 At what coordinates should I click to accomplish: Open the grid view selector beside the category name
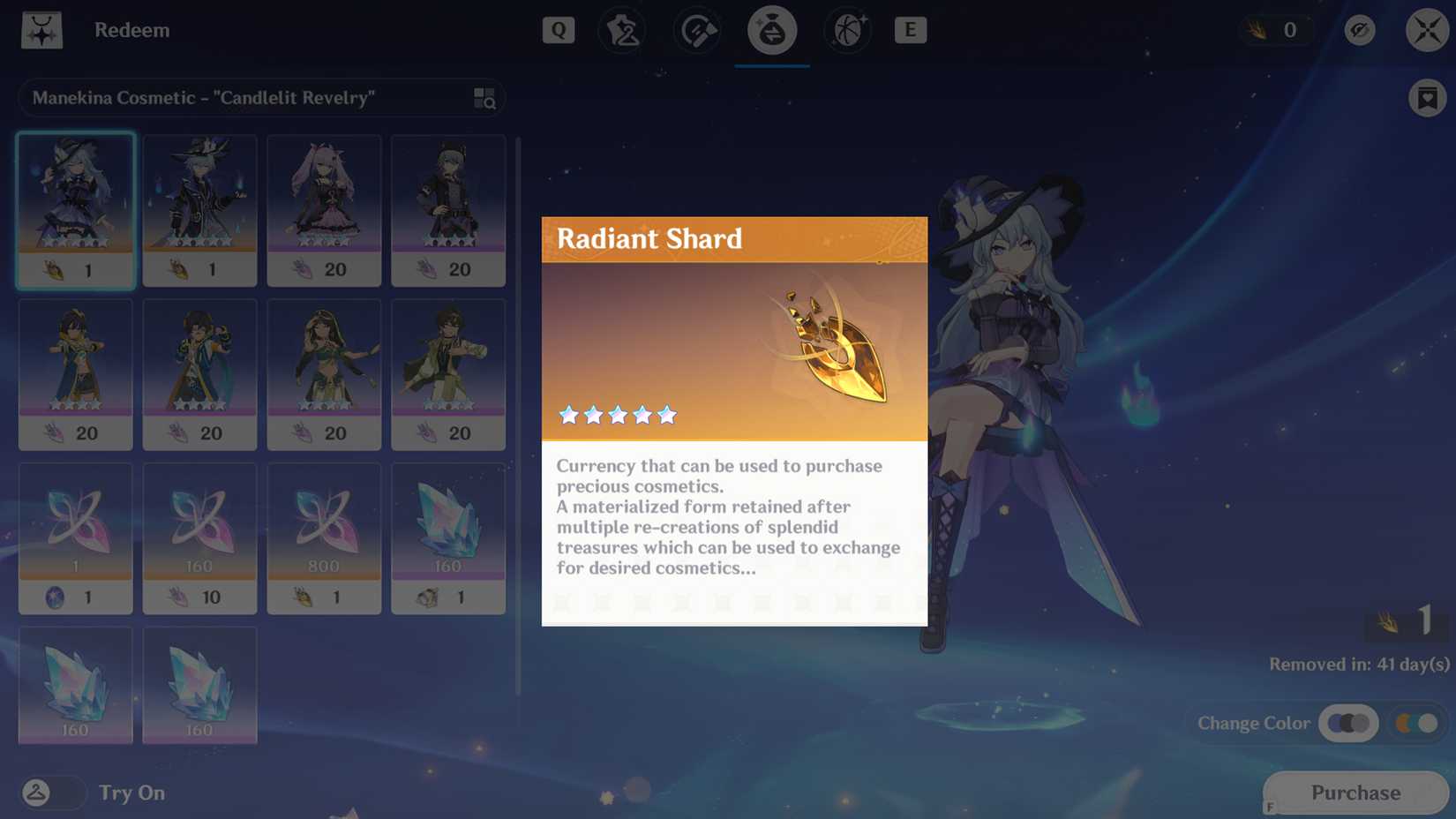click(482, 98)
